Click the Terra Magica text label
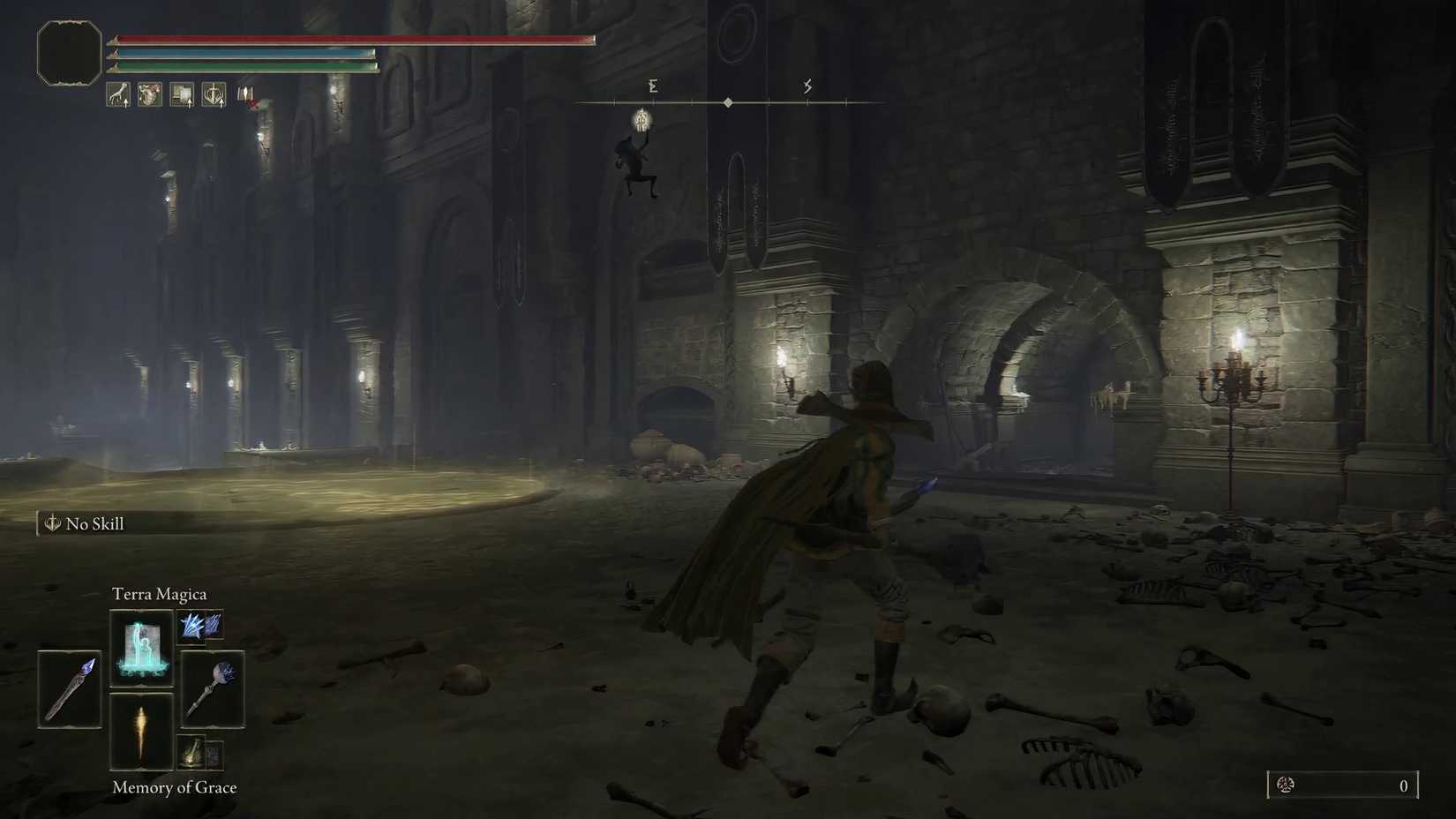This screenshot has height=819, width=1456. point(160,593)
